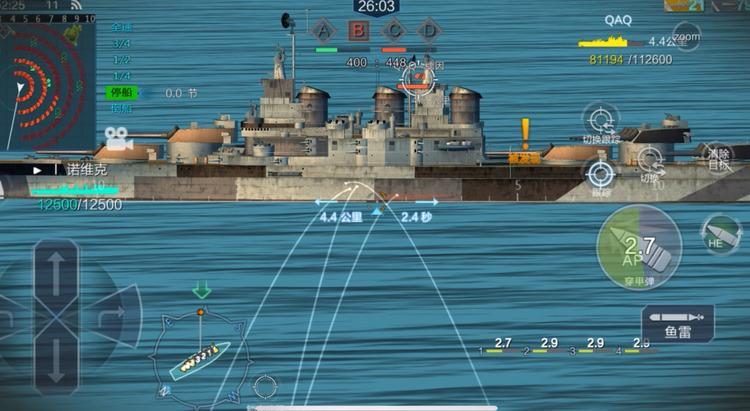The height and width of the screenshot is (411, 750).
Task: Tap the reverse arrow on movement pad
Action: point(56,360)
